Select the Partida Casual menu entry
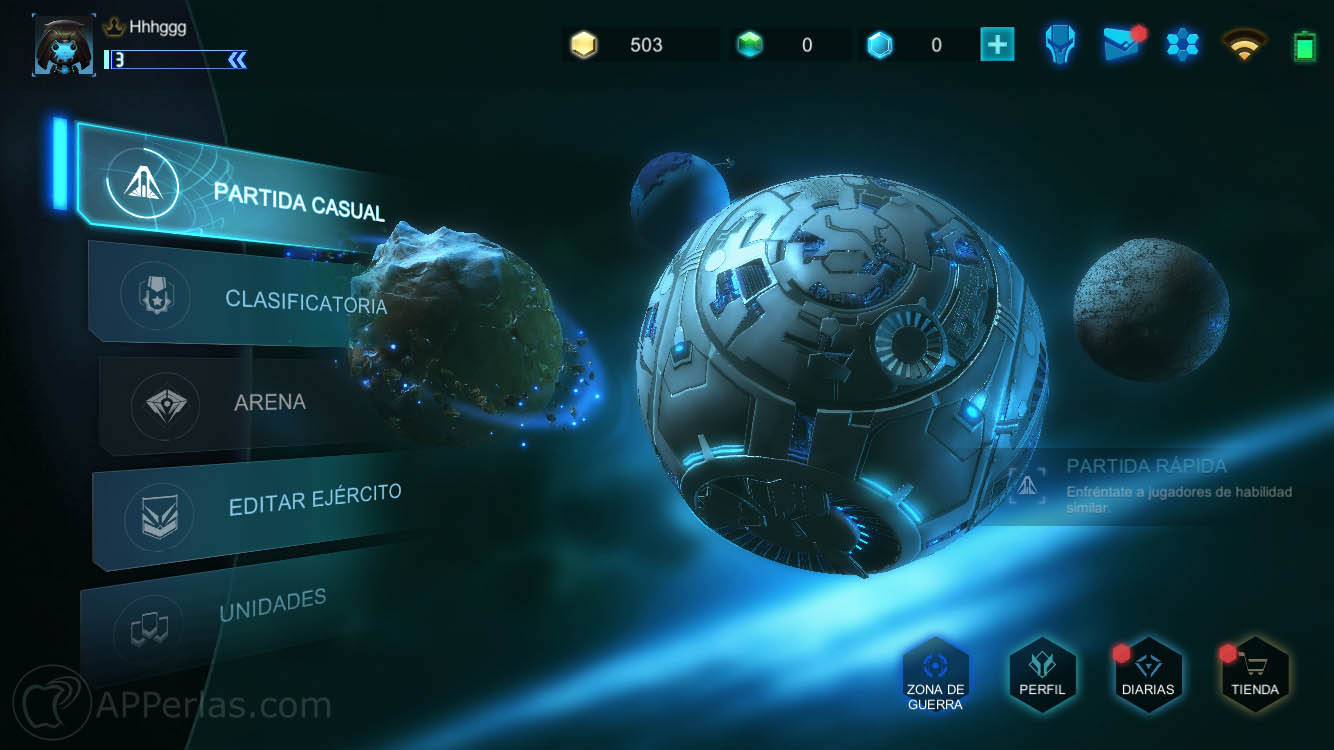Viewport: 1334px width, 750px height. (250, 191)
